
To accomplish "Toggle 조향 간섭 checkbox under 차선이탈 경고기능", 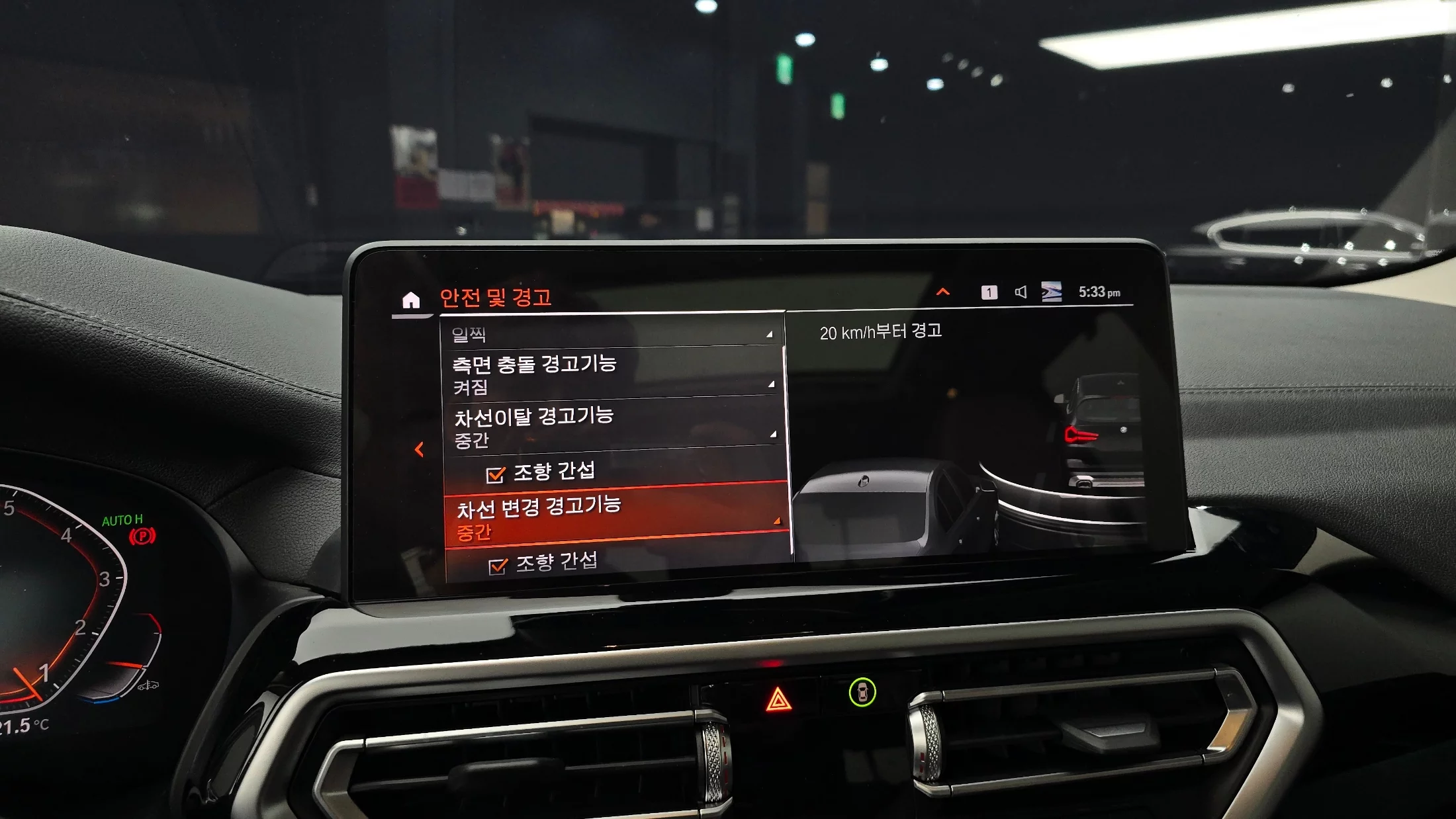I will click(496, 474).
